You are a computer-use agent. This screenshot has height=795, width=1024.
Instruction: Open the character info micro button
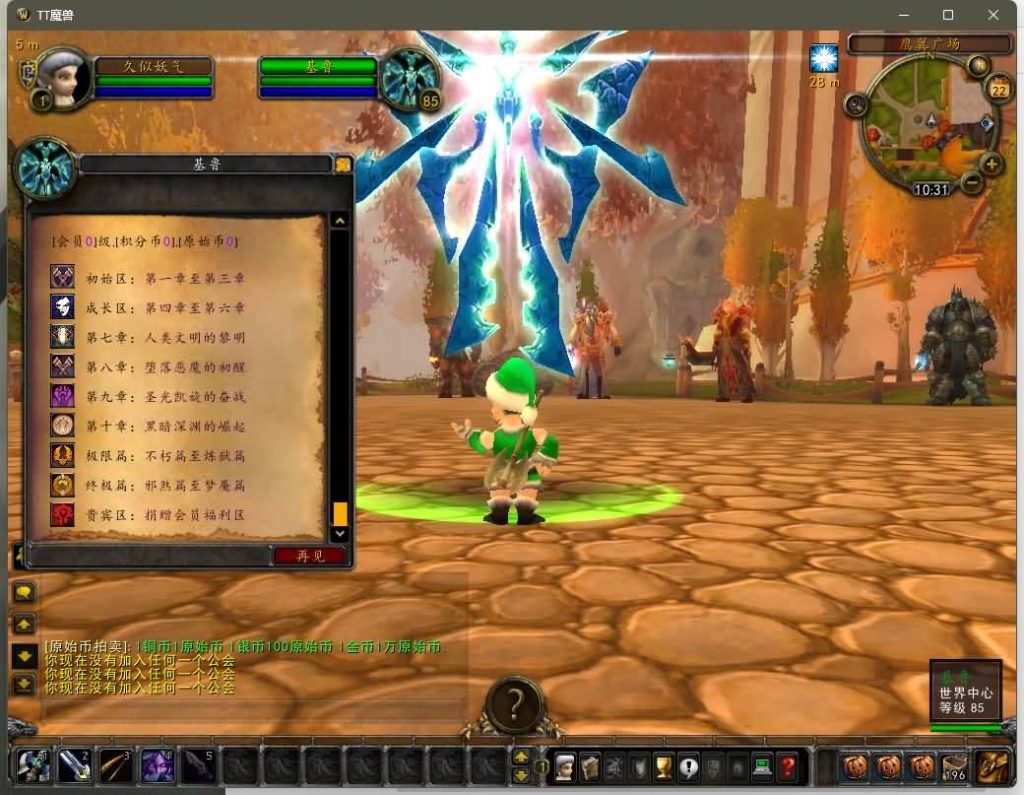click(565, 767)
